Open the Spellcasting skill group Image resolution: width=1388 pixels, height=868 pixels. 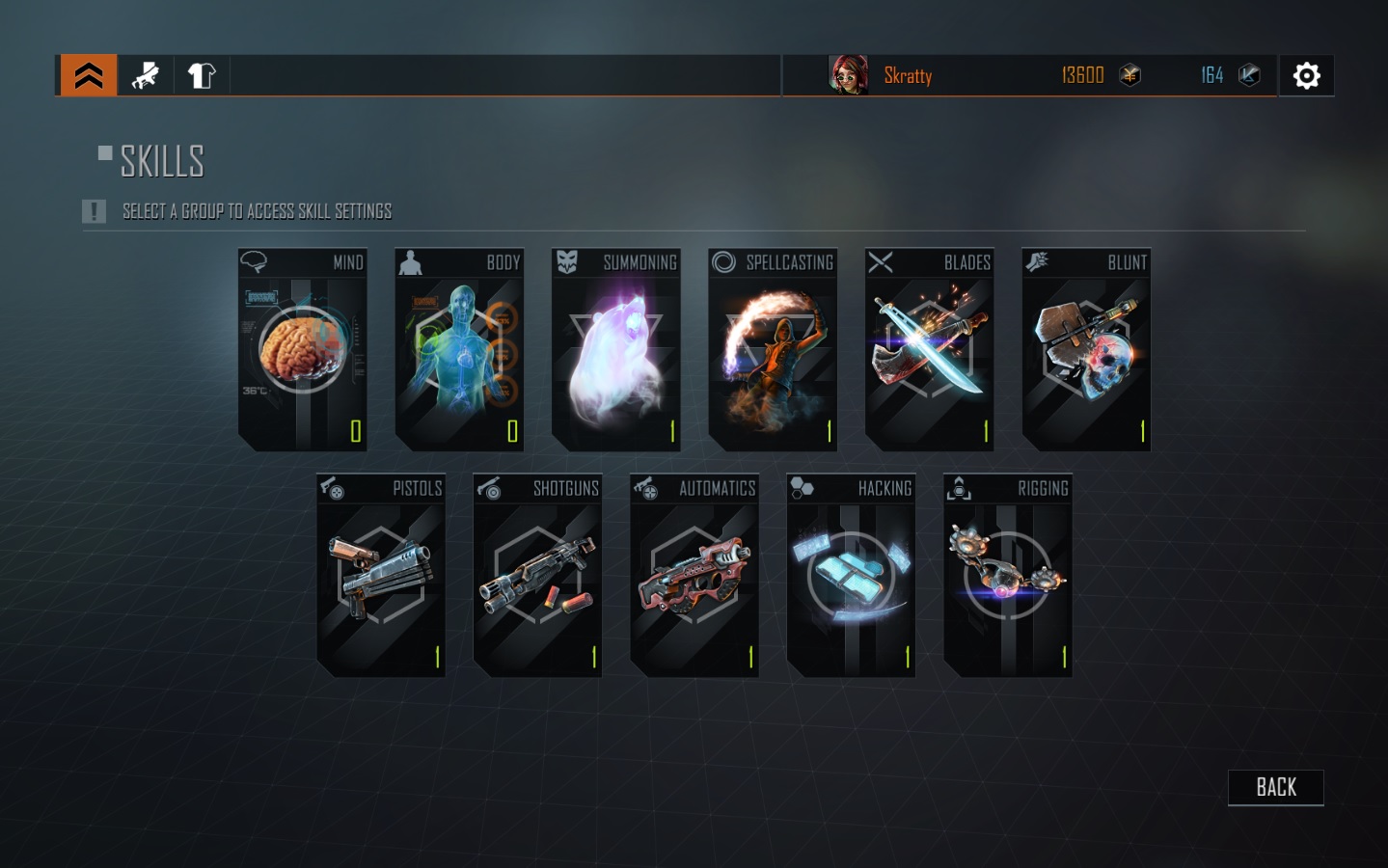point(773,350)
